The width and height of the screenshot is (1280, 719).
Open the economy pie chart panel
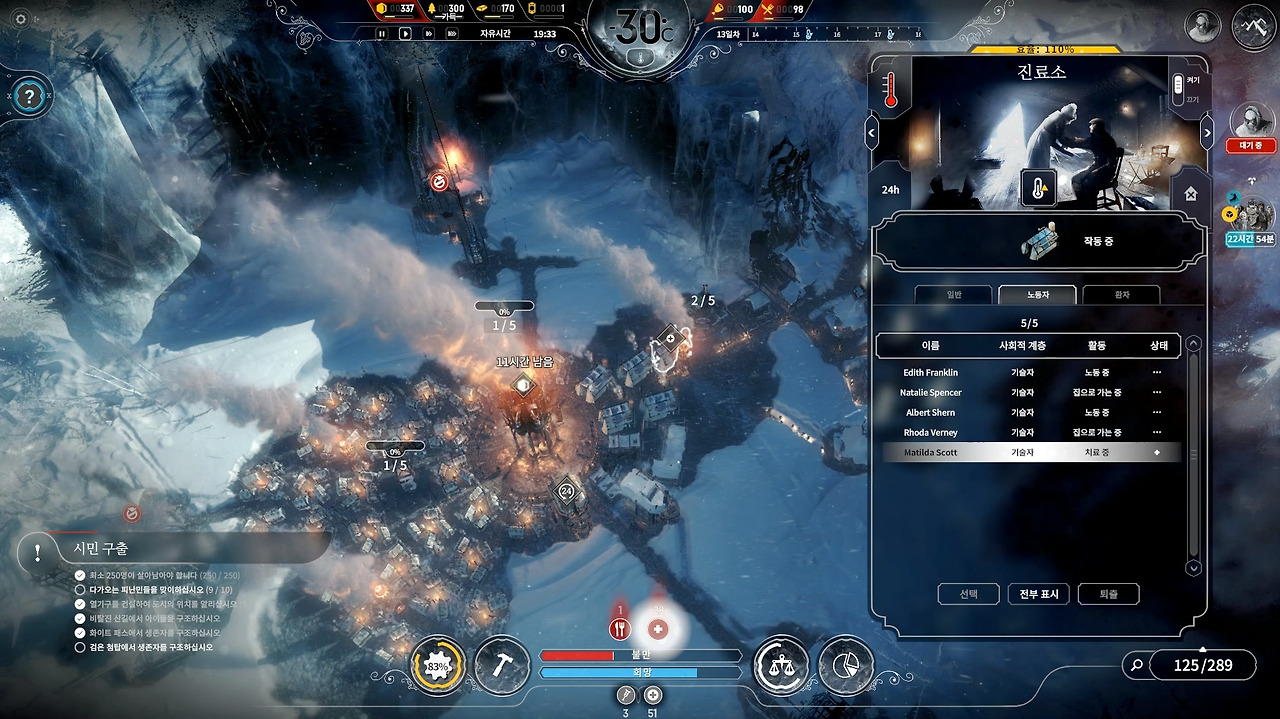846,665
